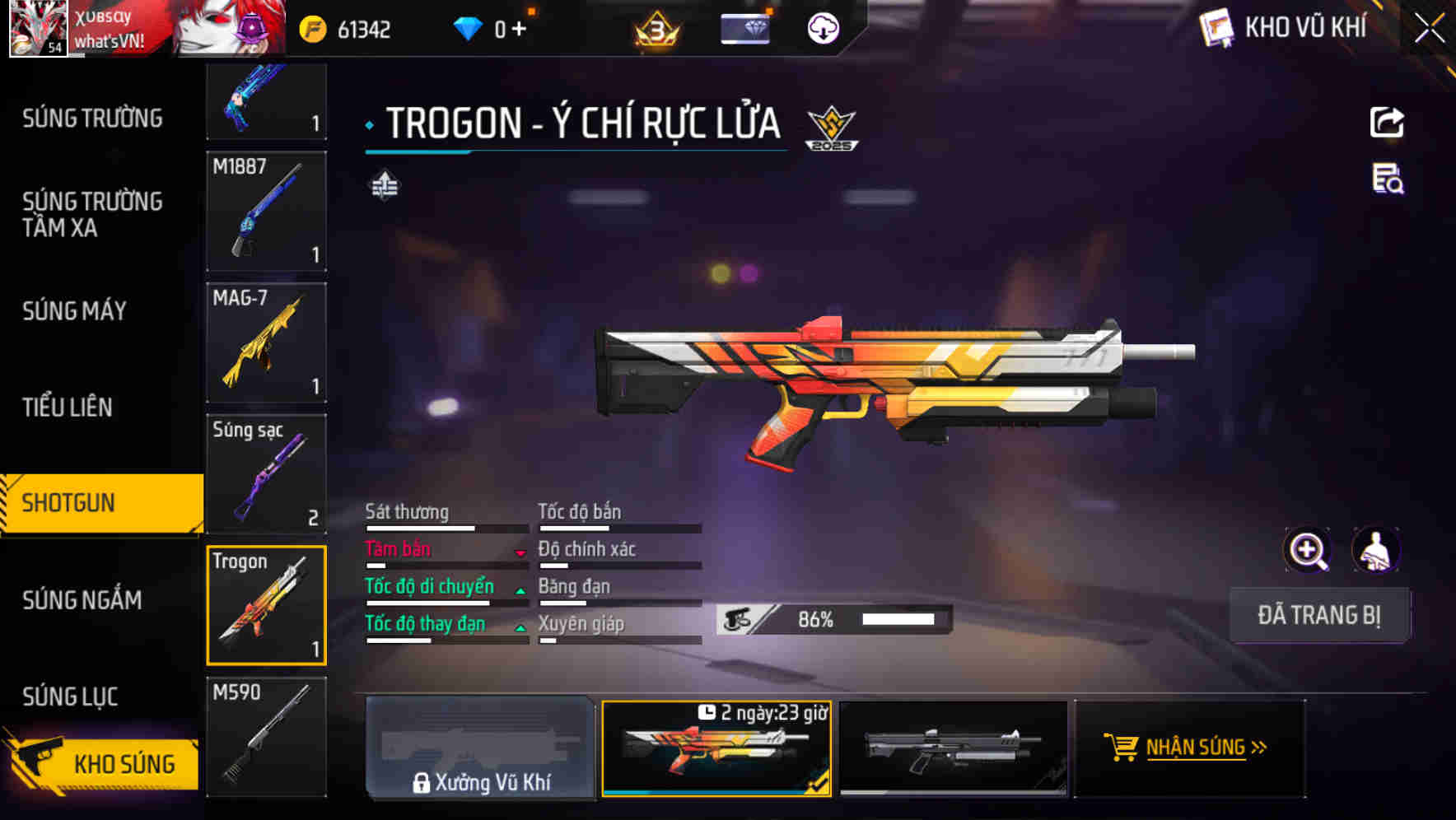Image resolution: width=1456 pixels, height=820 pixels.
Task: Switch to the Súng Lục category
Action: click(x=70, y=697)
